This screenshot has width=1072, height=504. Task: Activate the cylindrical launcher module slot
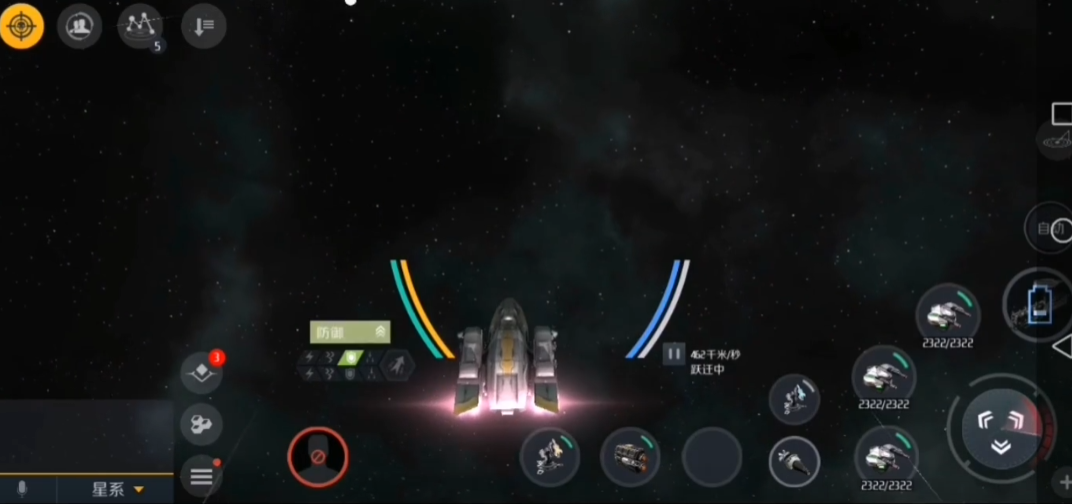[630, 457]
